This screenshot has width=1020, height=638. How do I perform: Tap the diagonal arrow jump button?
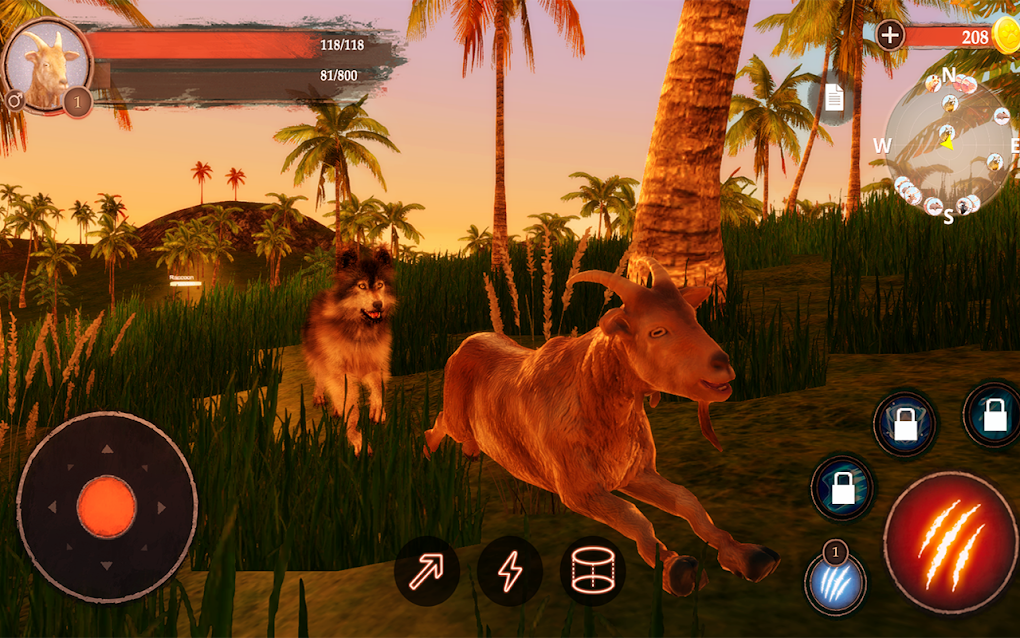pos(427,571)
